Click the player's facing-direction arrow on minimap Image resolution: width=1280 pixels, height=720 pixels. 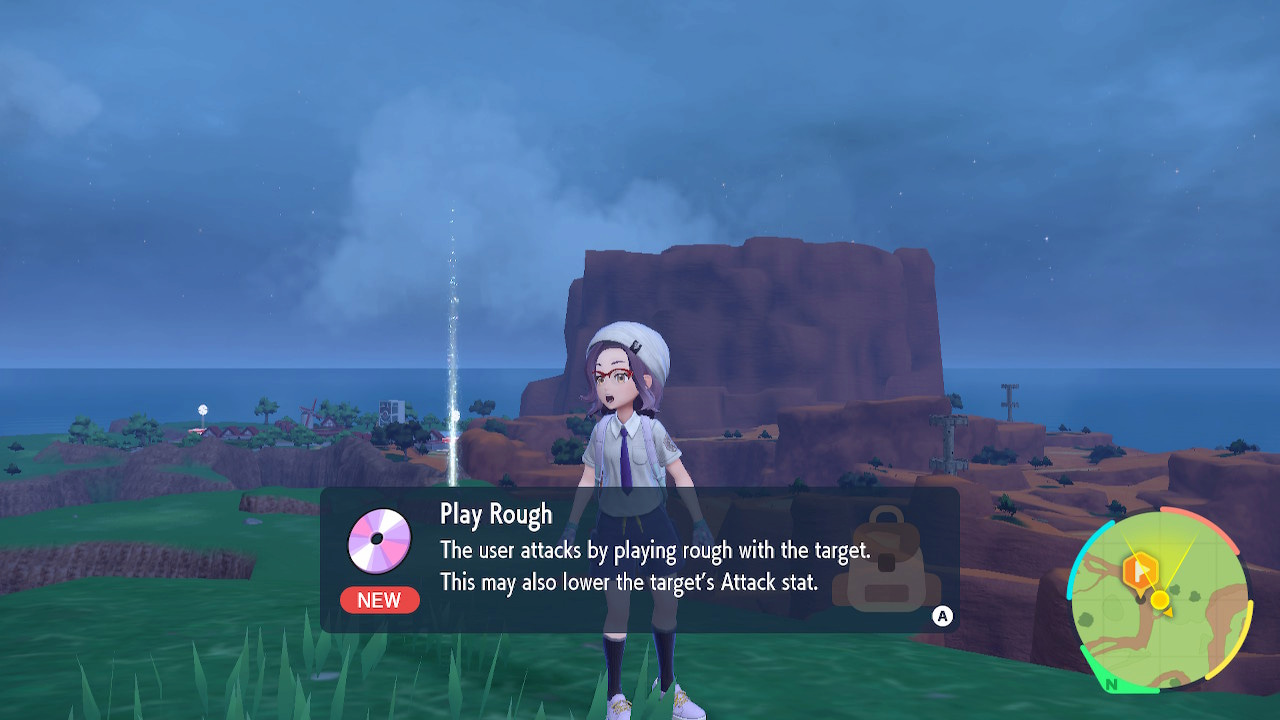pyautogui.click(x=1167, y=613)
